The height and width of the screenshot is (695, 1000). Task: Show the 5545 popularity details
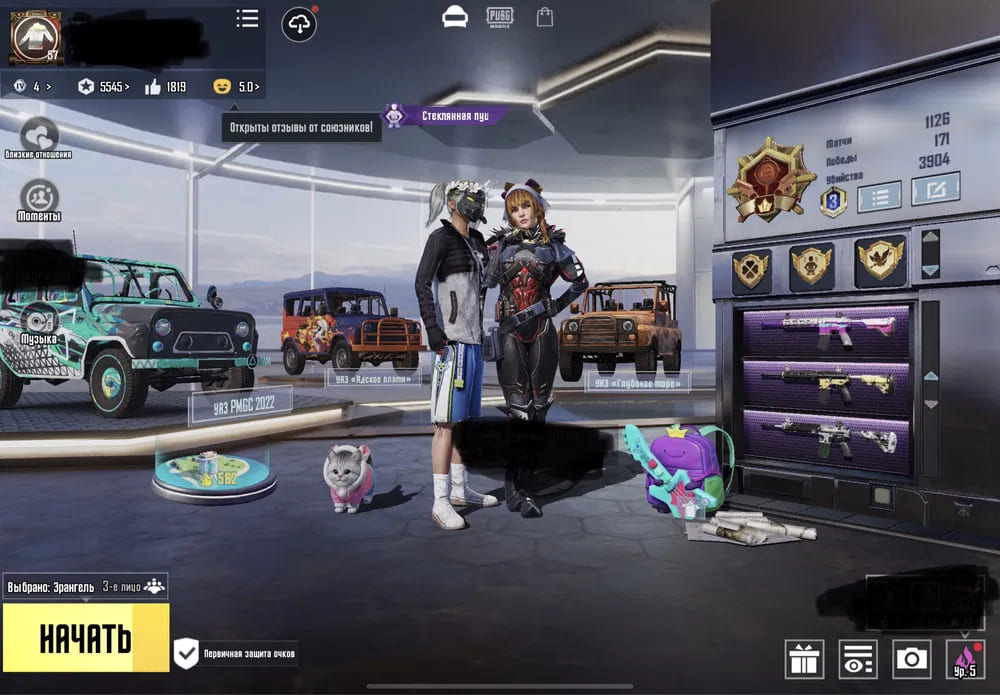pos(103,87)
